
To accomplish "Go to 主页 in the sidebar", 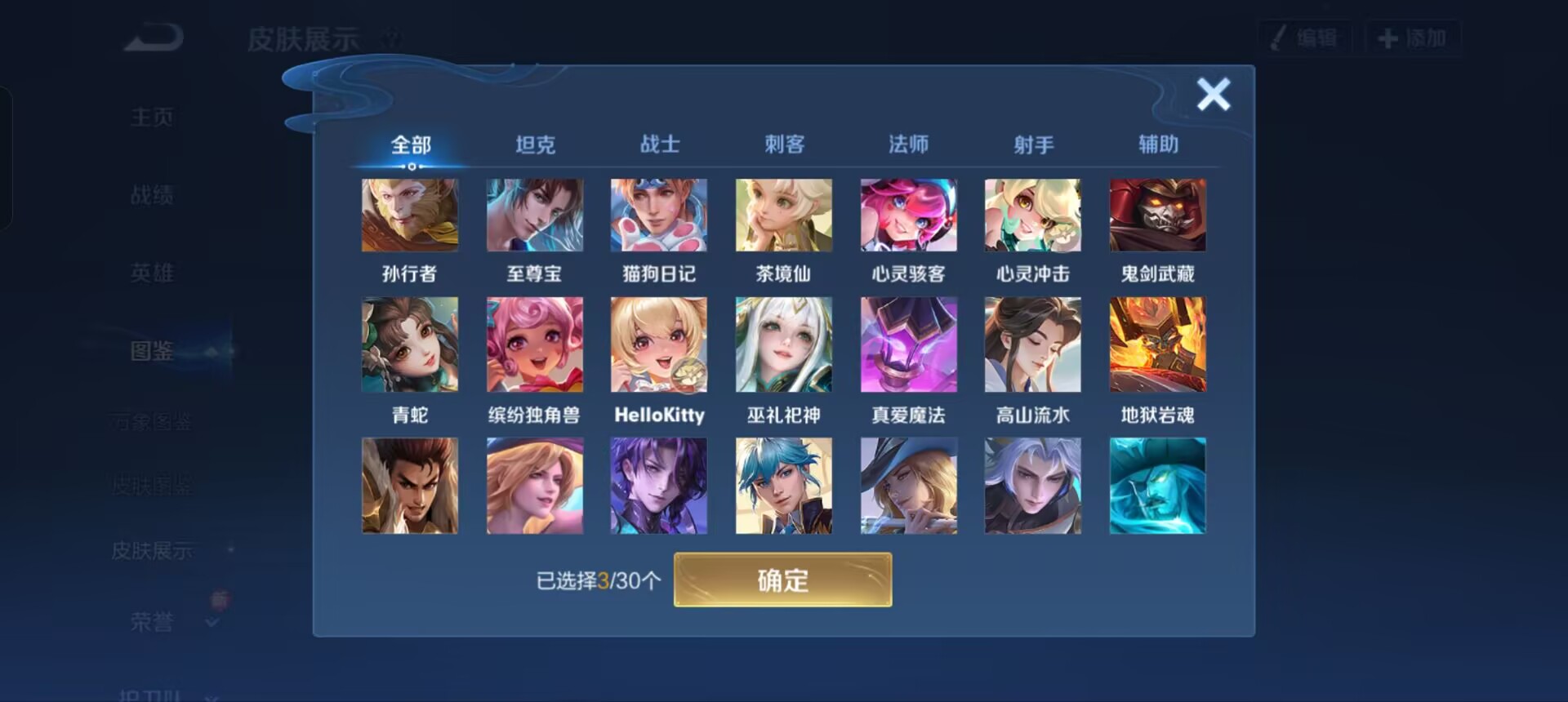I will 152,116.
